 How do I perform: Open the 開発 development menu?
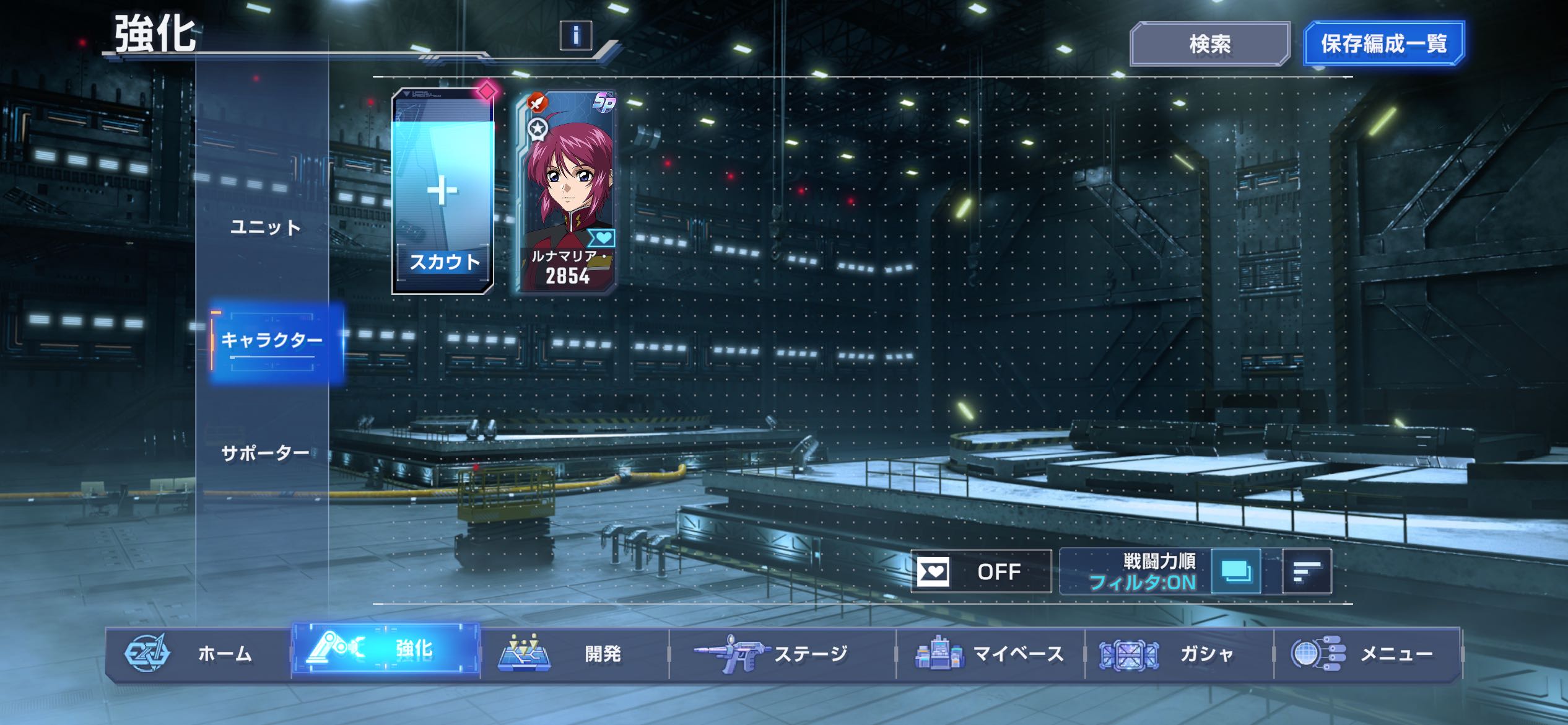(x=575, y=654)
